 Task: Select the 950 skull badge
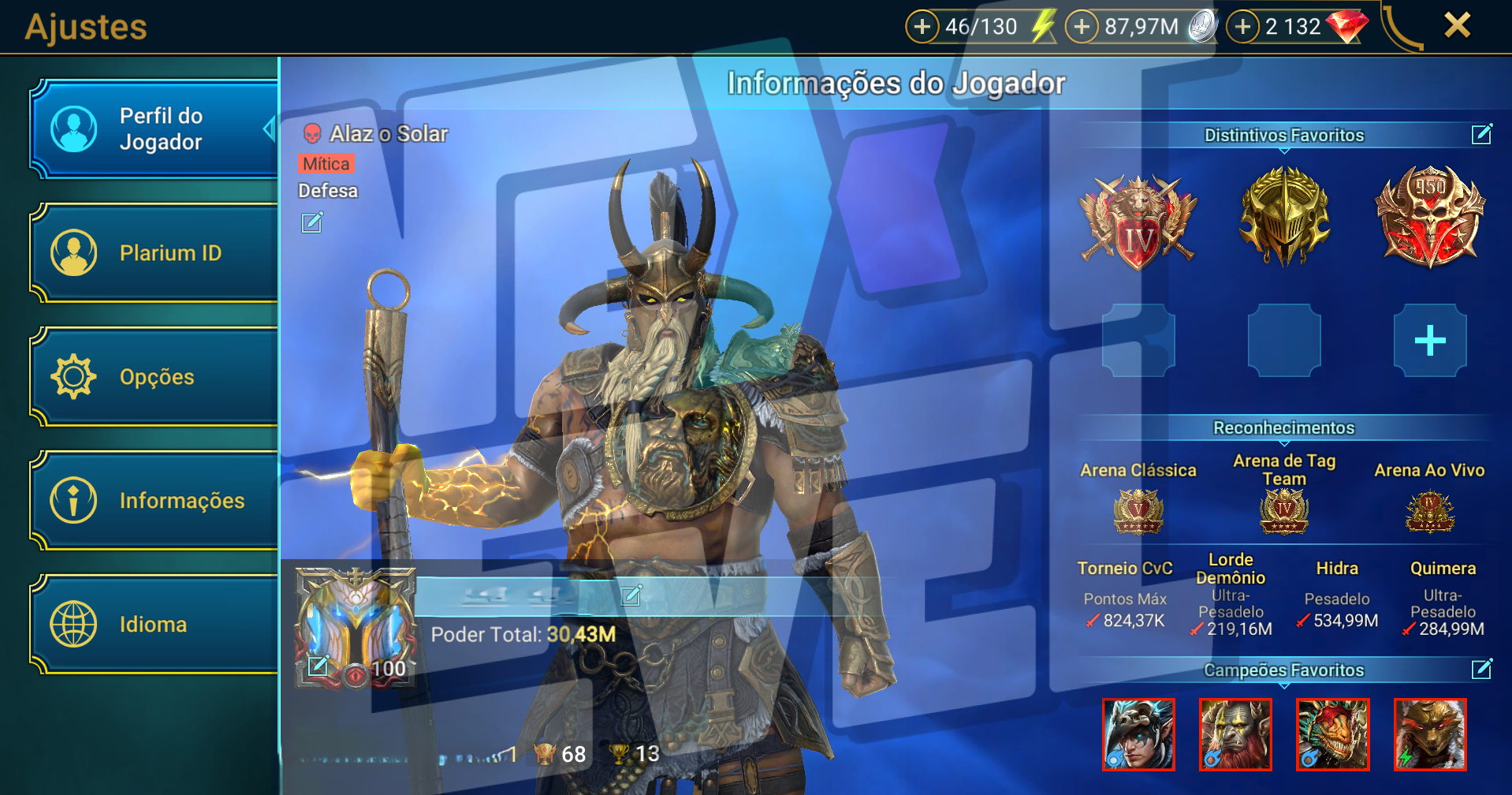[1429, 216]
